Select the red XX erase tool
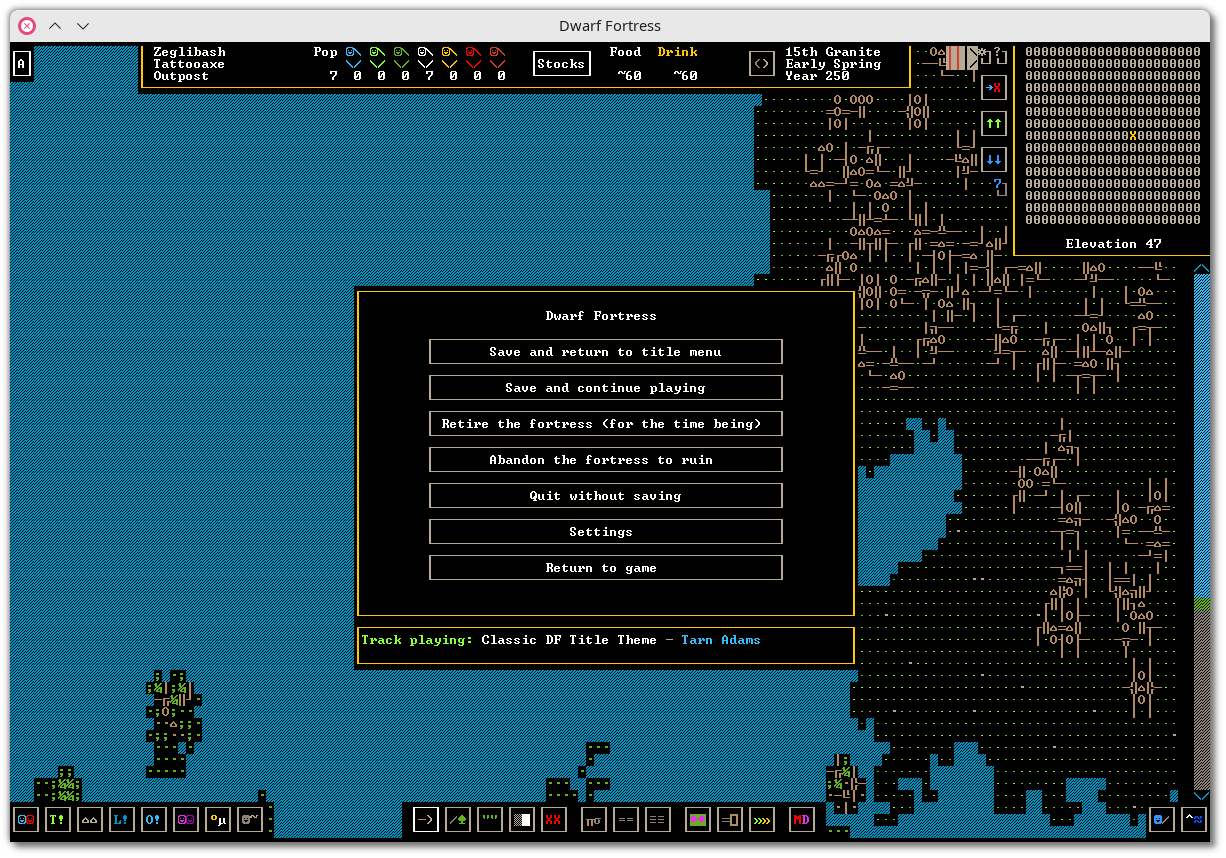Screen dimensions: 1226x858 554,820
